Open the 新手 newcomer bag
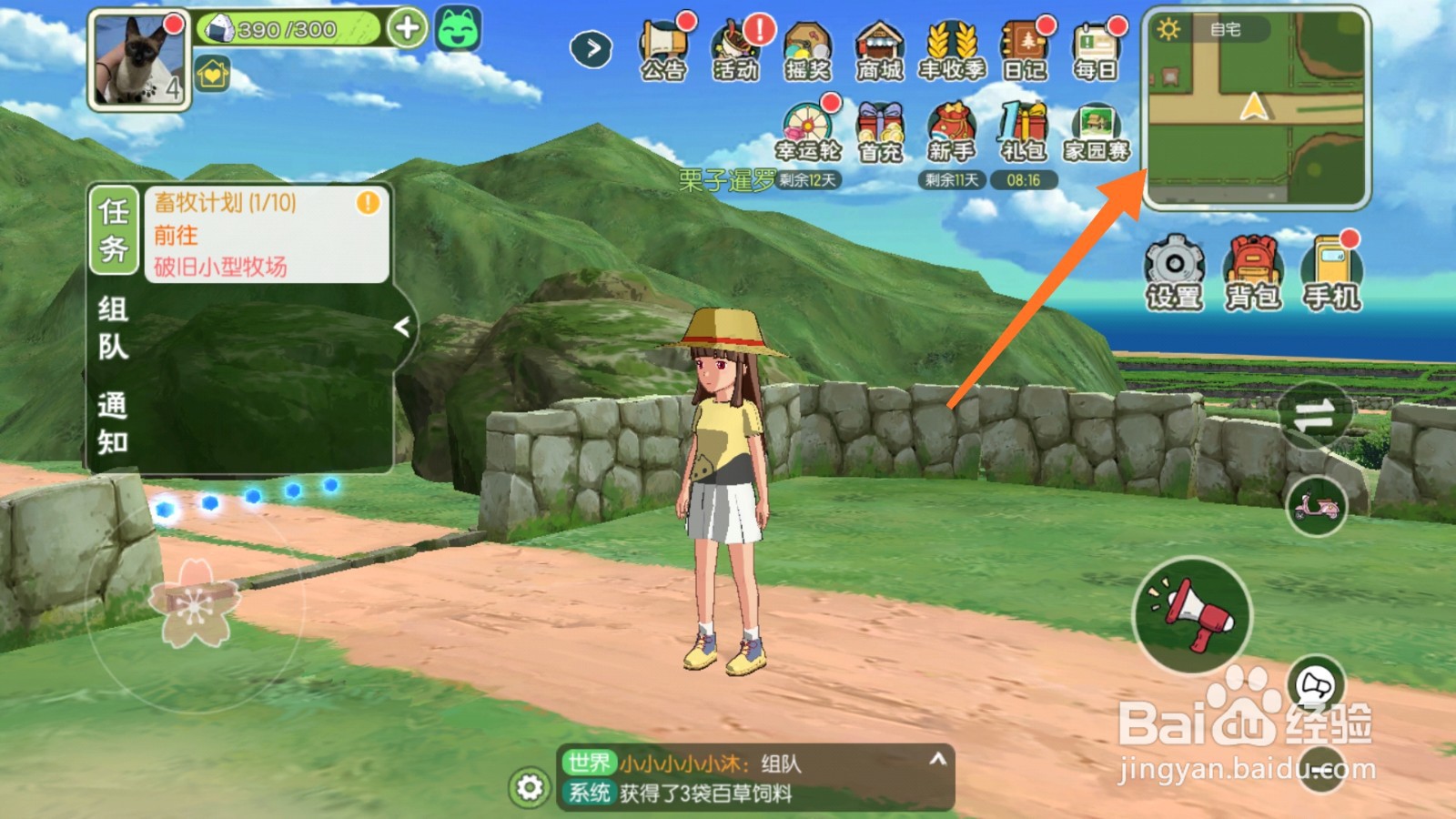Screen dimensions: 1456x819 [x=951, y=132]
